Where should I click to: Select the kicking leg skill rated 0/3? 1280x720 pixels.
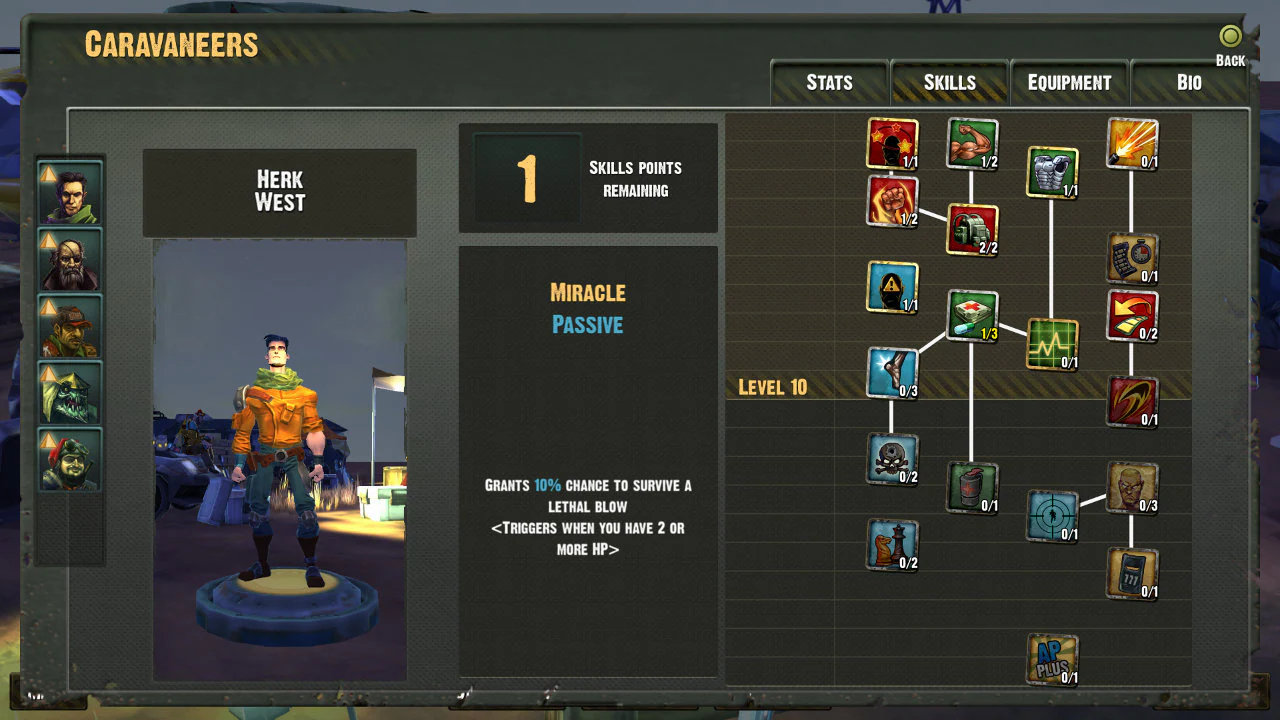click(892, 372)
